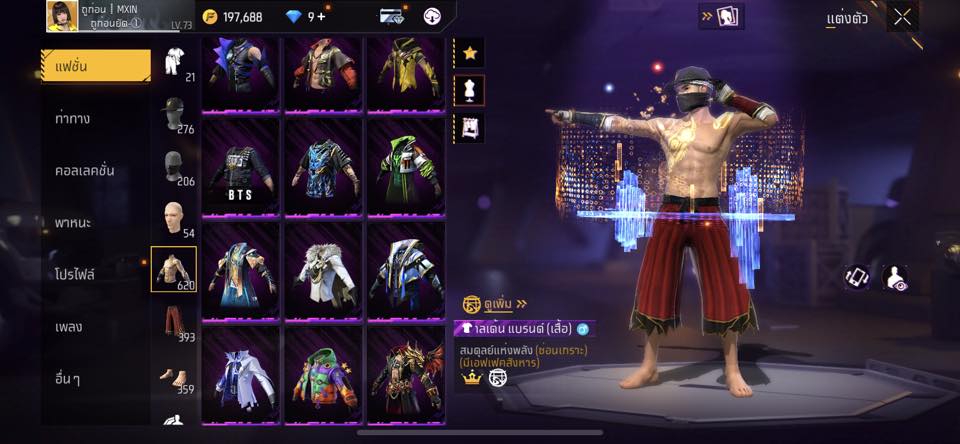
Task: Show the face mask category
Action: 174,165
